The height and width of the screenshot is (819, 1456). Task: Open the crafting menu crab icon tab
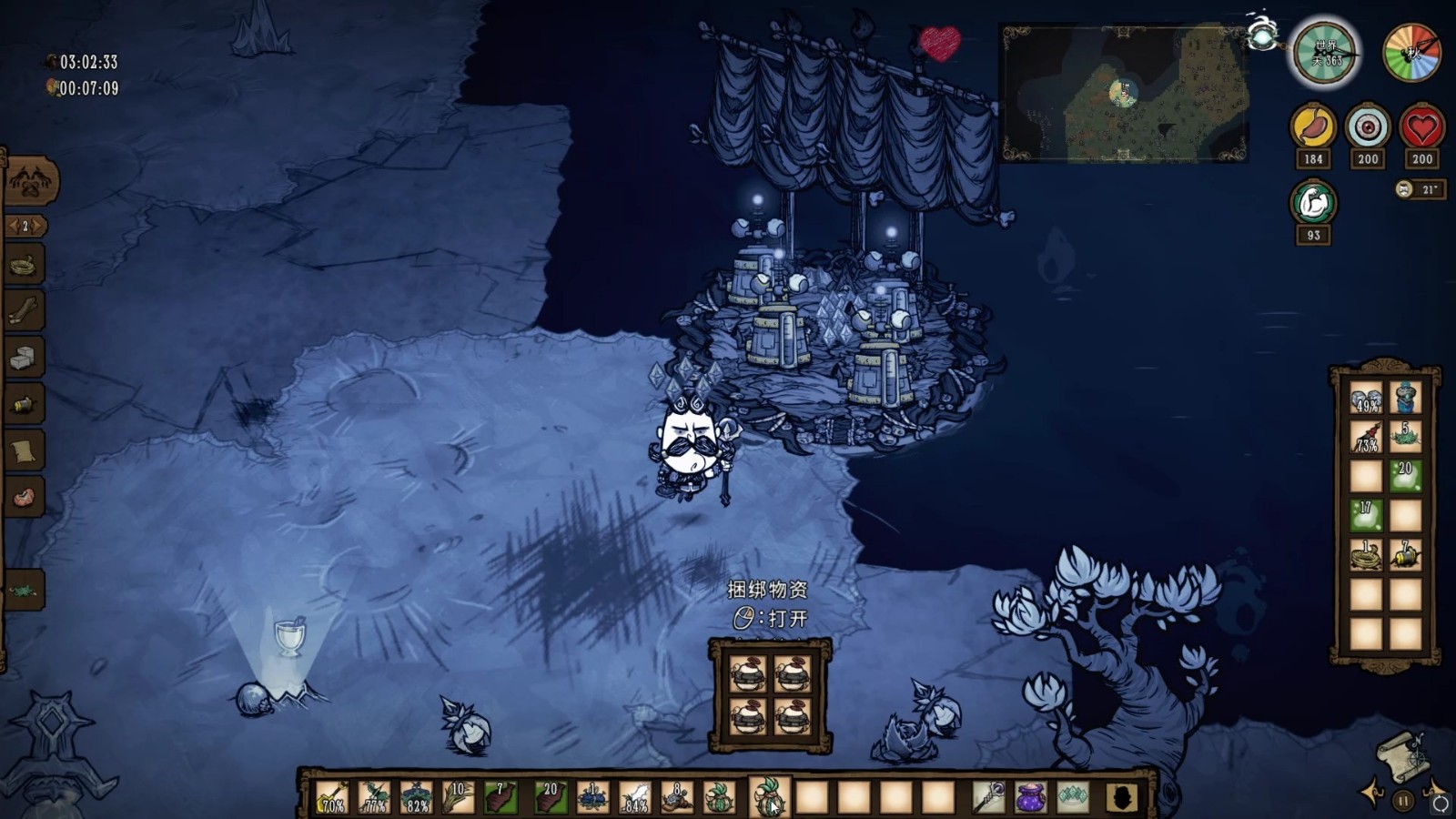pos(31,182)
